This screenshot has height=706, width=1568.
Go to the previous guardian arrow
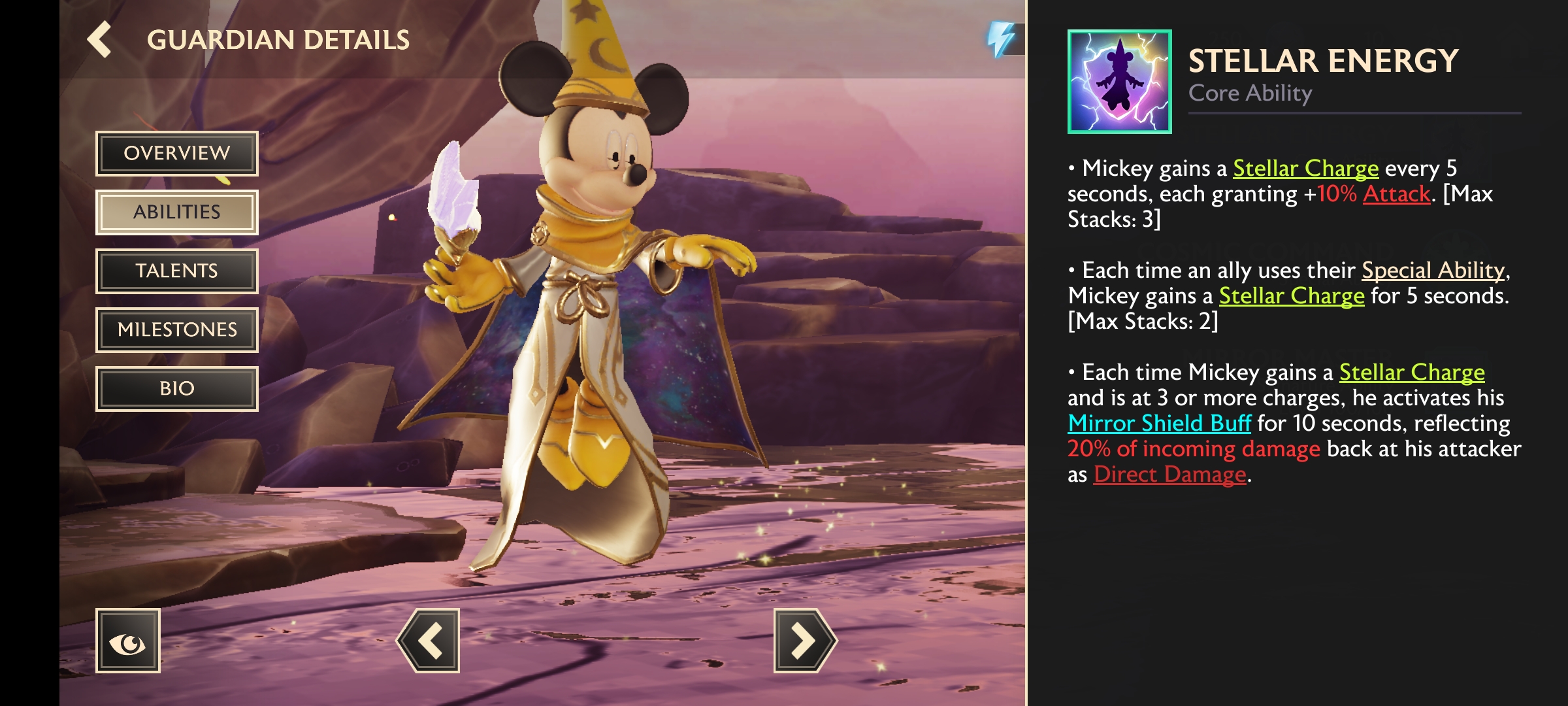[x=429, y=641]
